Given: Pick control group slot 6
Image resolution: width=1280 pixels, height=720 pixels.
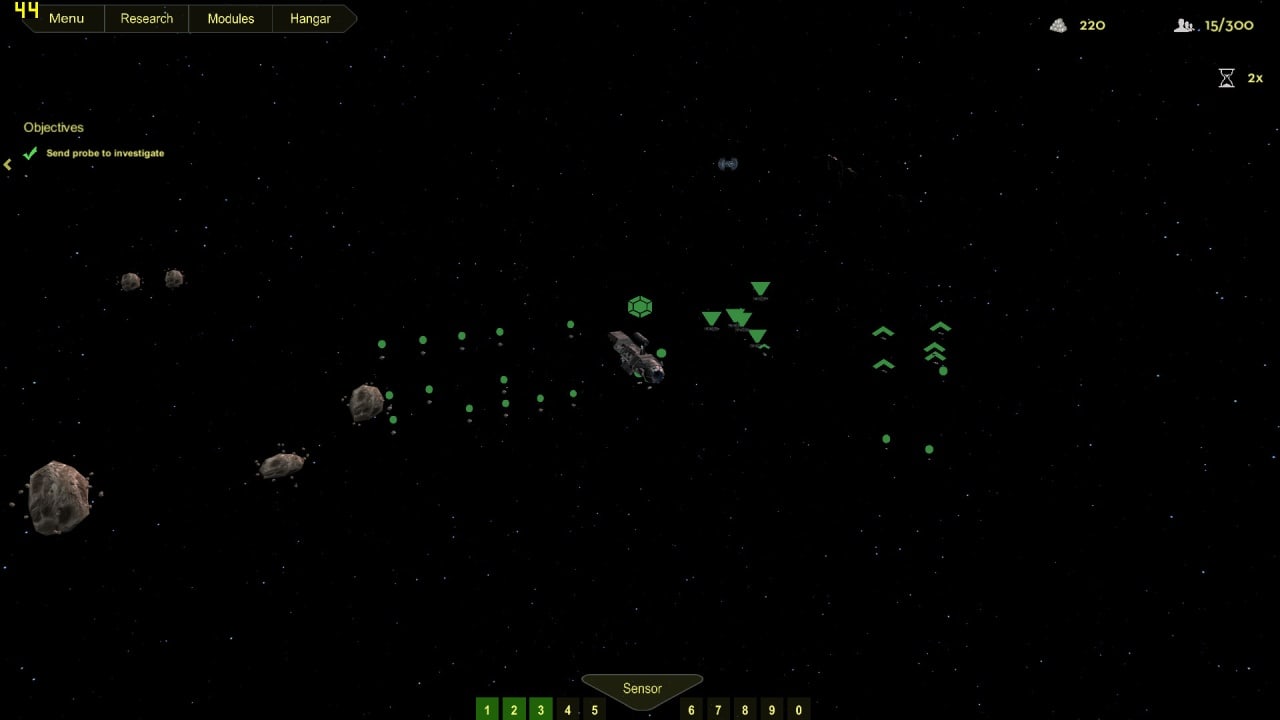Looking at the screenshot, I should click(691, 710).
